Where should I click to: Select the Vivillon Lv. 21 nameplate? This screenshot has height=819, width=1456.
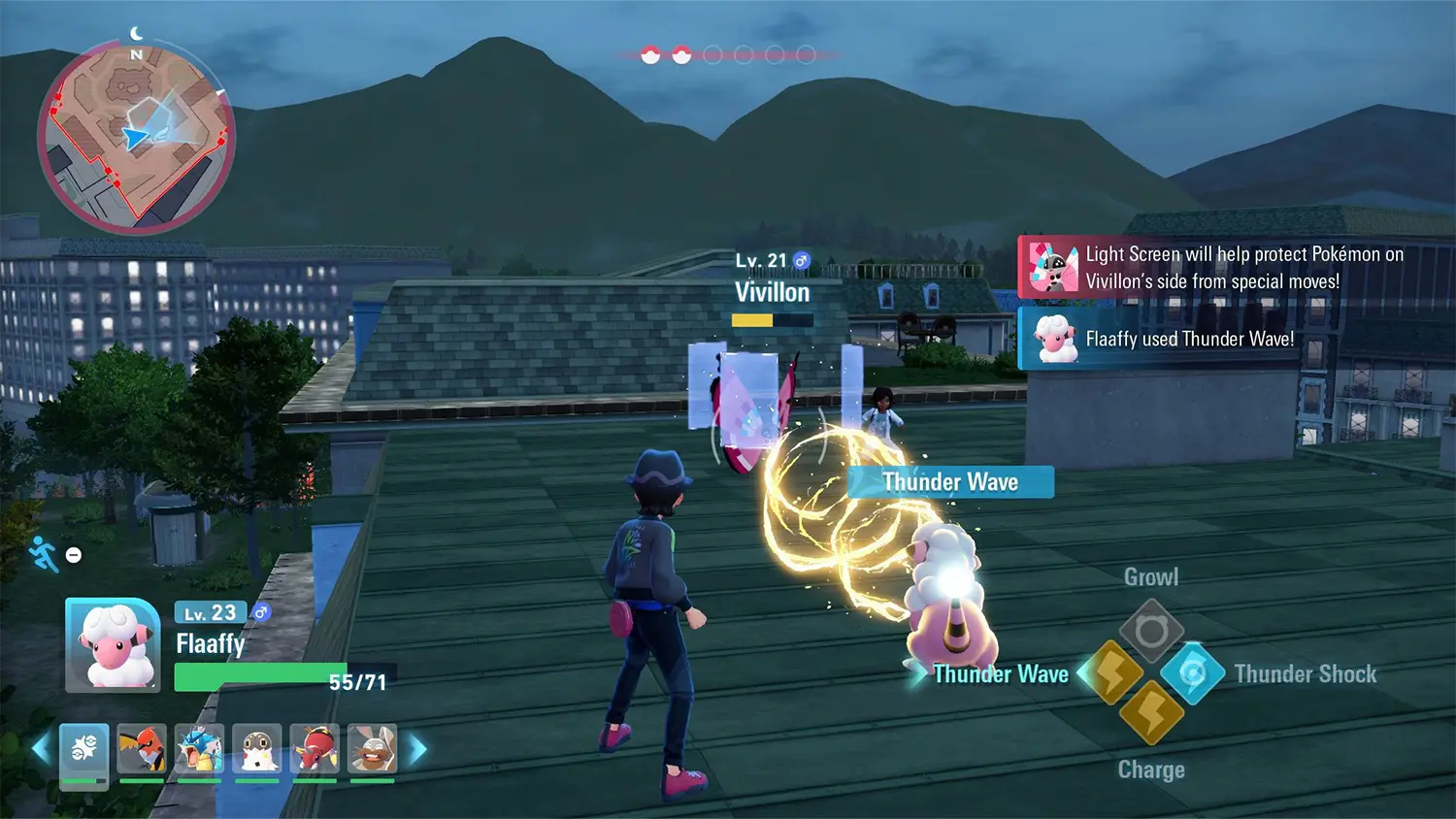point(772,292)
